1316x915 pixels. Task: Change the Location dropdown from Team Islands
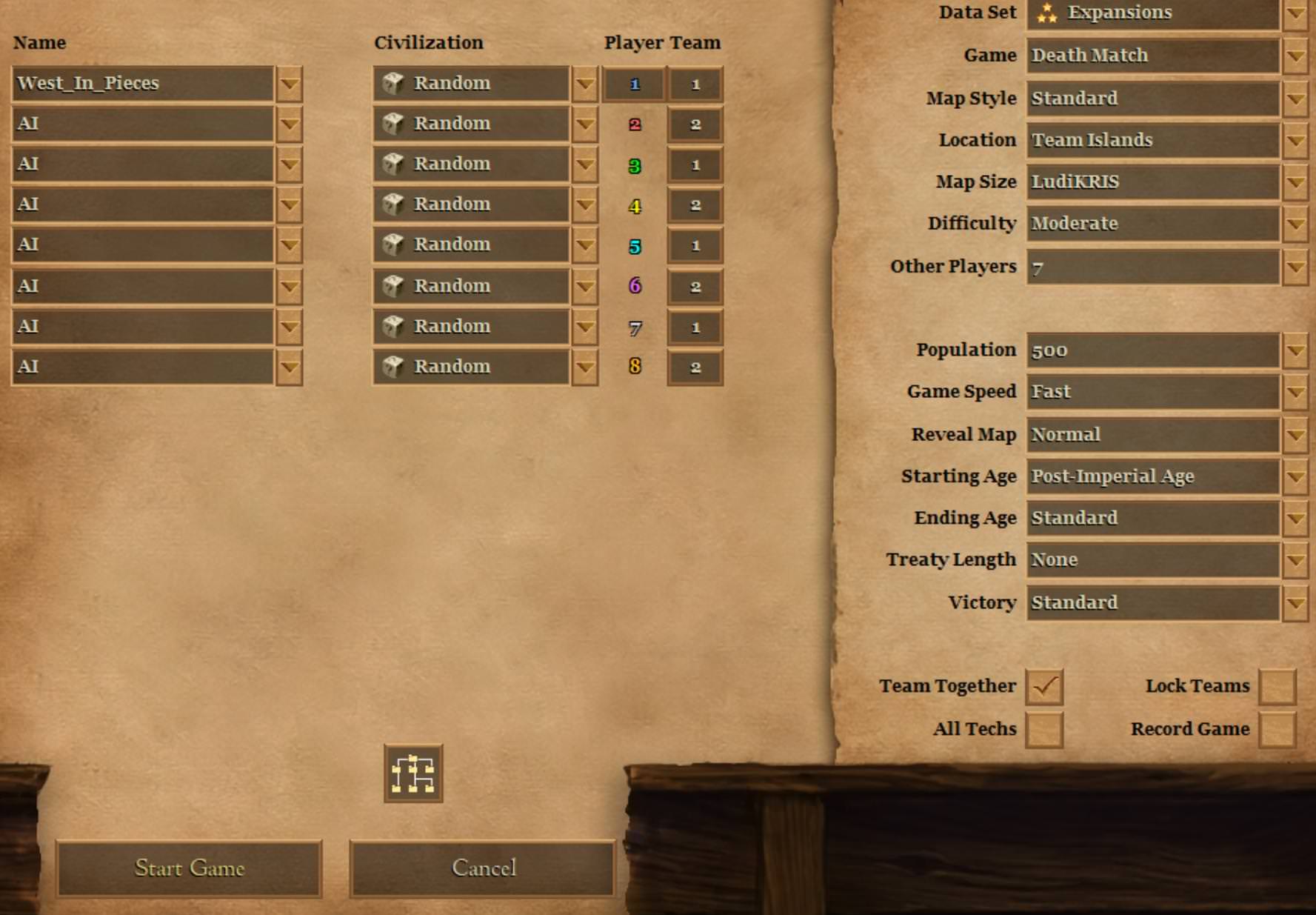tap(1295, 140)
